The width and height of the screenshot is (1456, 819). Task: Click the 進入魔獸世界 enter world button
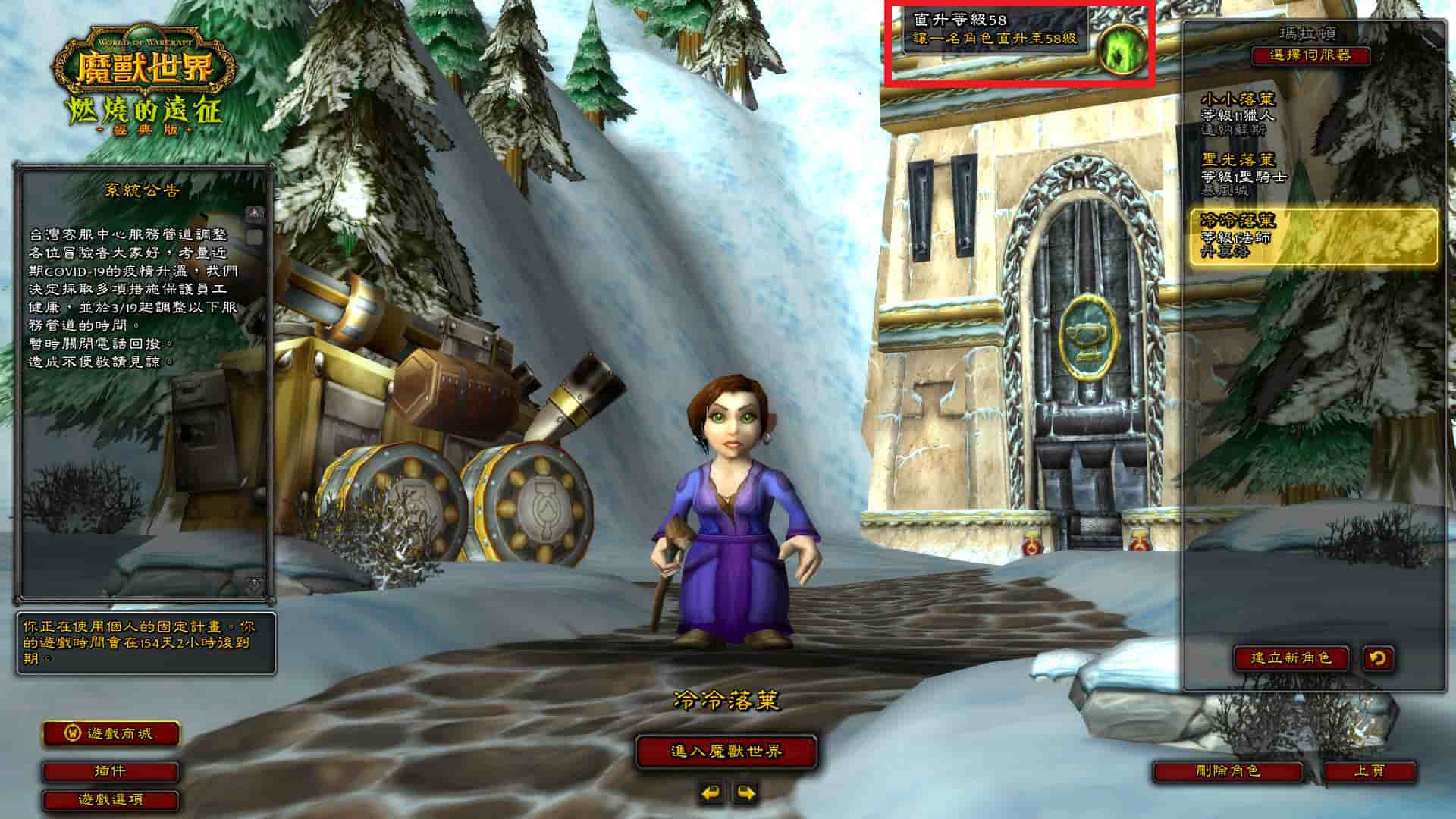[726, 752]
